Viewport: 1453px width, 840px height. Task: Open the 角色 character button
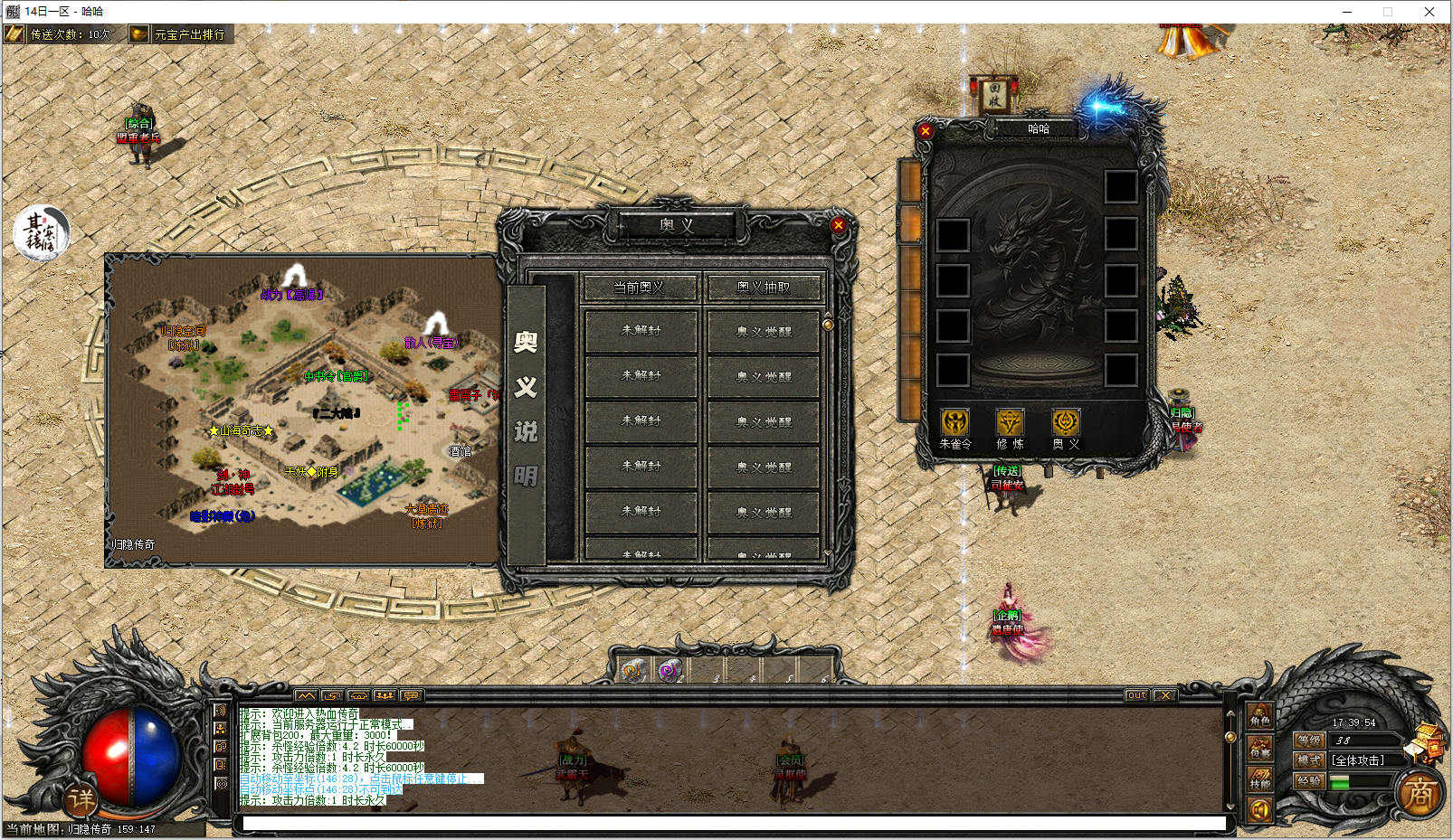tap(1260, 717)
